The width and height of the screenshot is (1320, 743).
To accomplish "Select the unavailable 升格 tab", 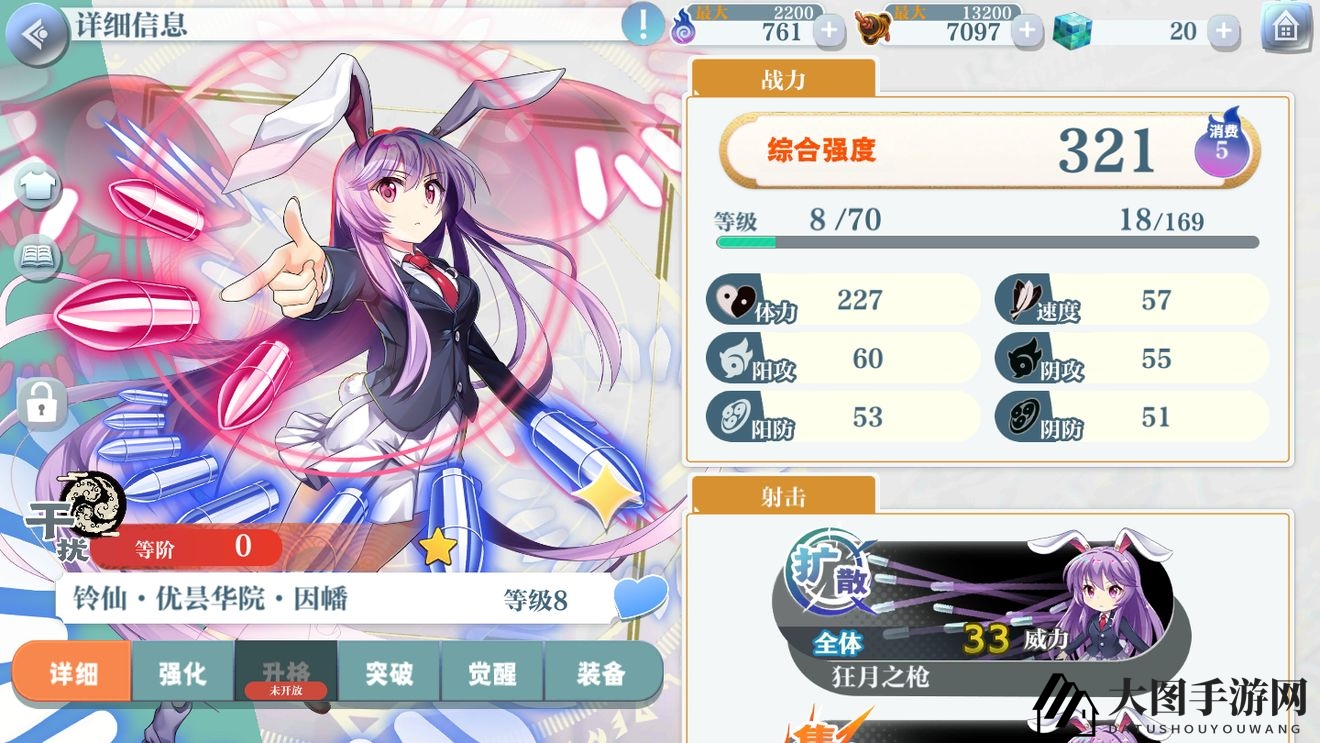I will pos(286,673).
